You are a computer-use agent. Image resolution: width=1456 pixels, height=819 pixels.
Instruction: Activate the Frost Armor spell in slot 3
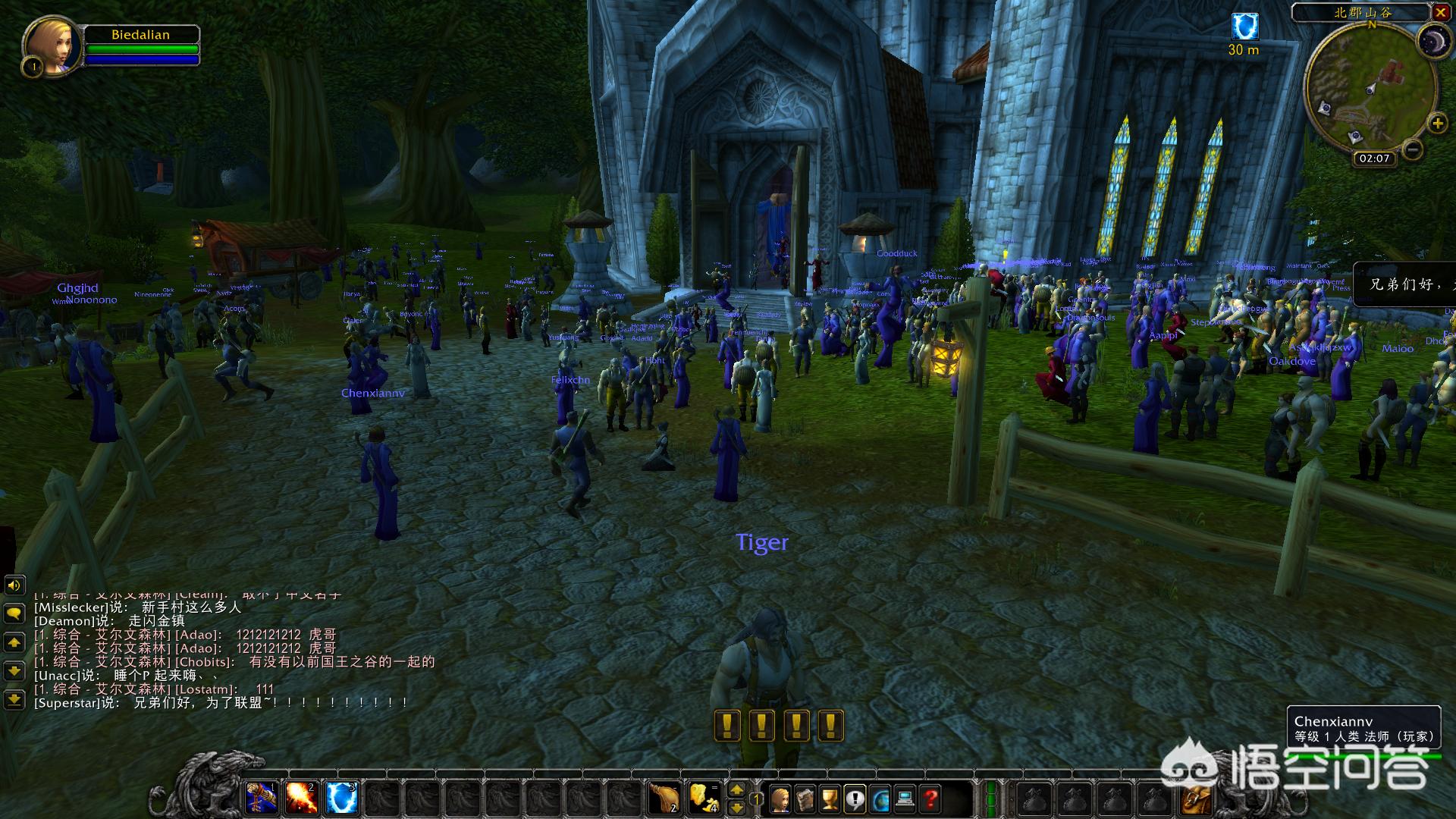tap(341, 798)
